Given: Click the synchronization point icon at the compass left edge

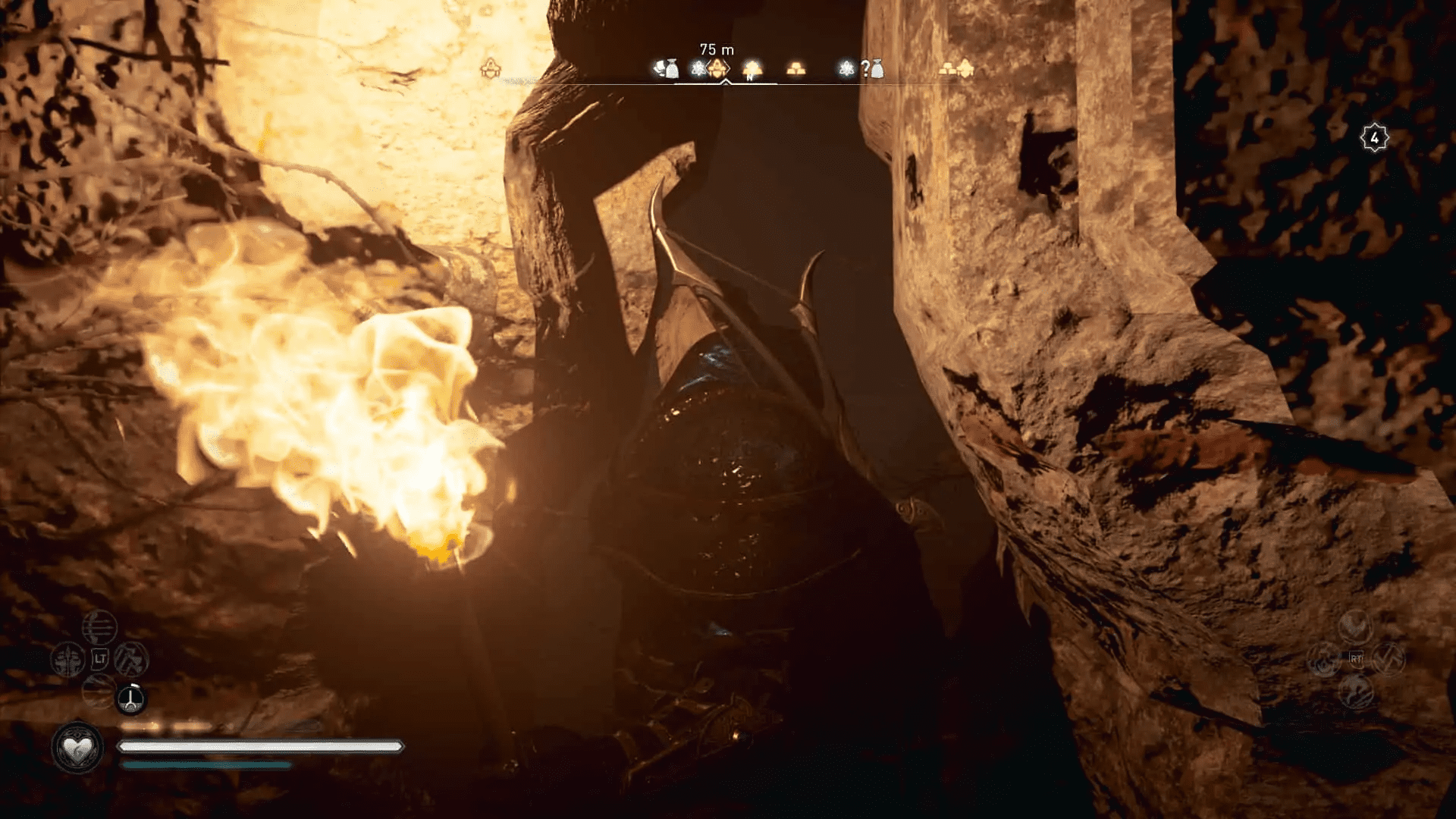Looking at the screenshot, I should pos(490,67).
